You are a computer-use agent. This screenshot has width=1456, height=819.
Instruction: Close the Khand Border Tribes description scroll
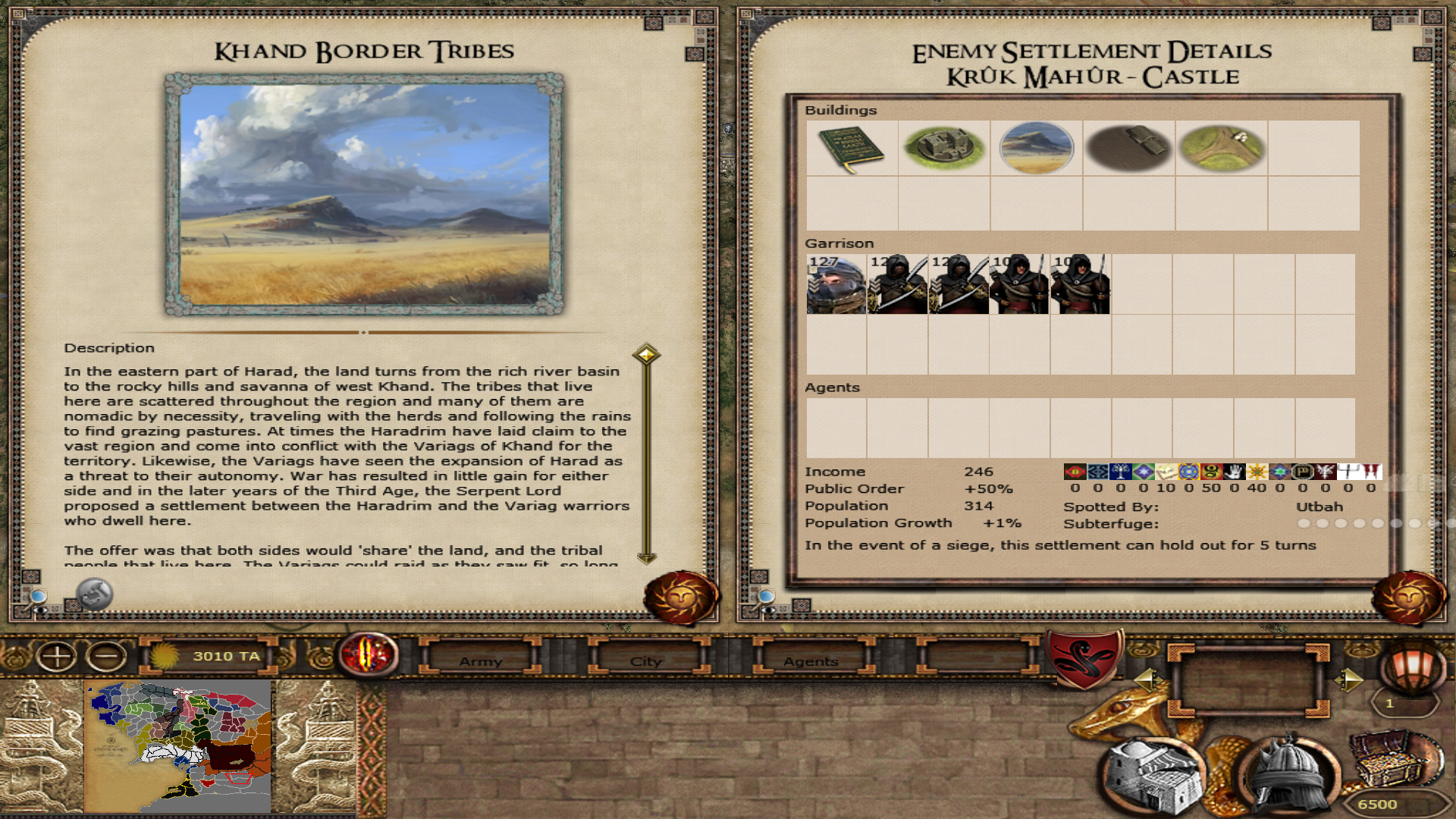point(680,598)
